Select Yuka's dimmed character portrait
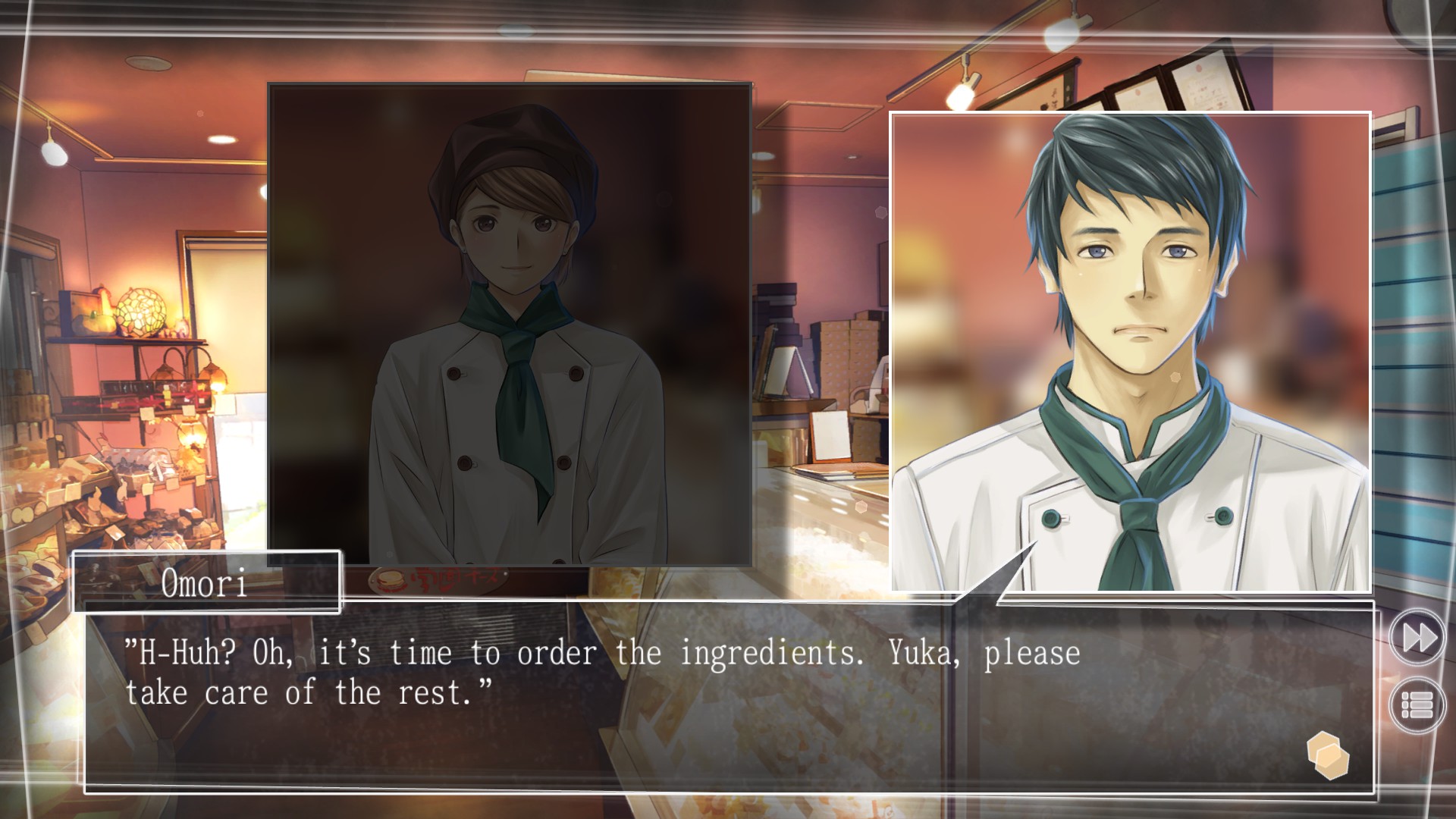Viewport: 1456px width, 819px height. tap(508, 326)
